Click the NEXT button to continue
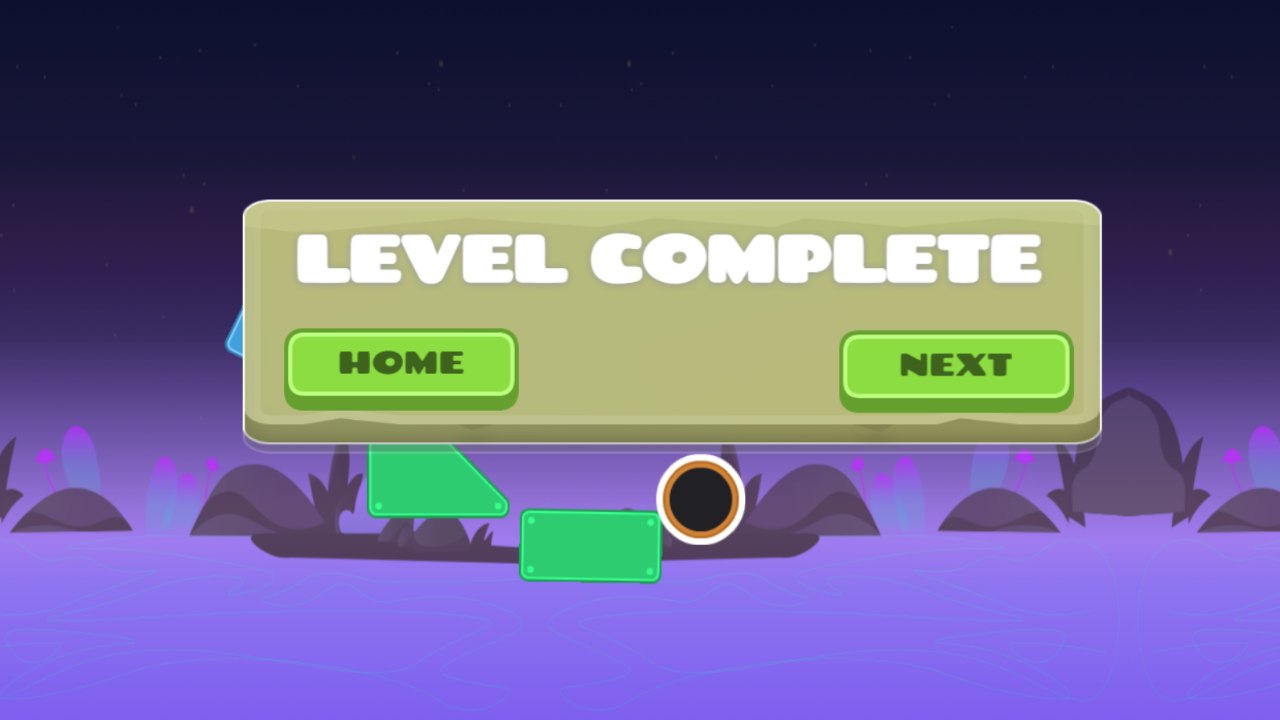The image size is (1280, 720). [955, 365]
